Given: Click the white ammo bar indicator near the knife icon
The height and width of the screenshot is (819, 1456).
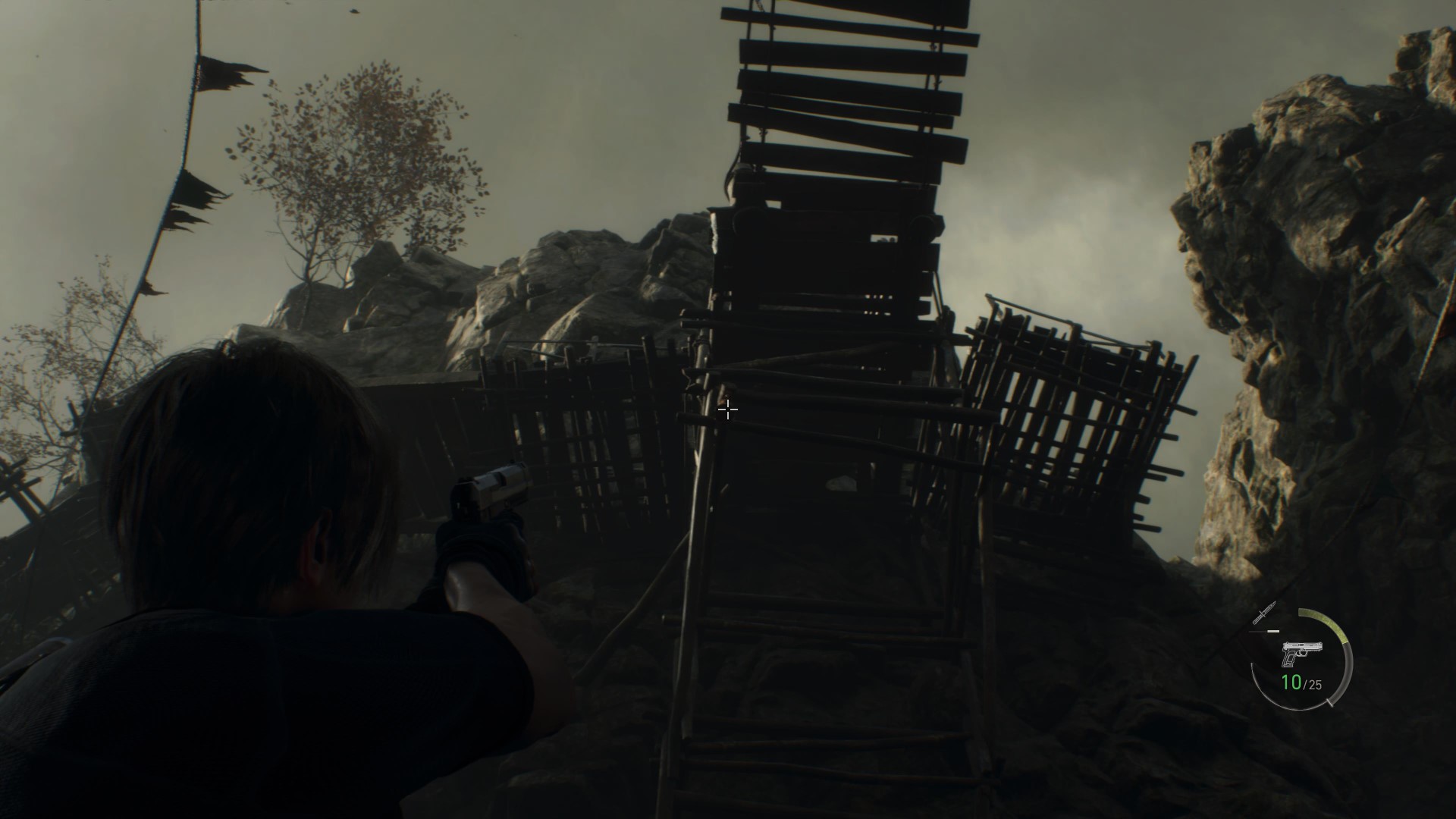Looking at the screenshot, I should pyautogui.click(x=1272, y=631).
